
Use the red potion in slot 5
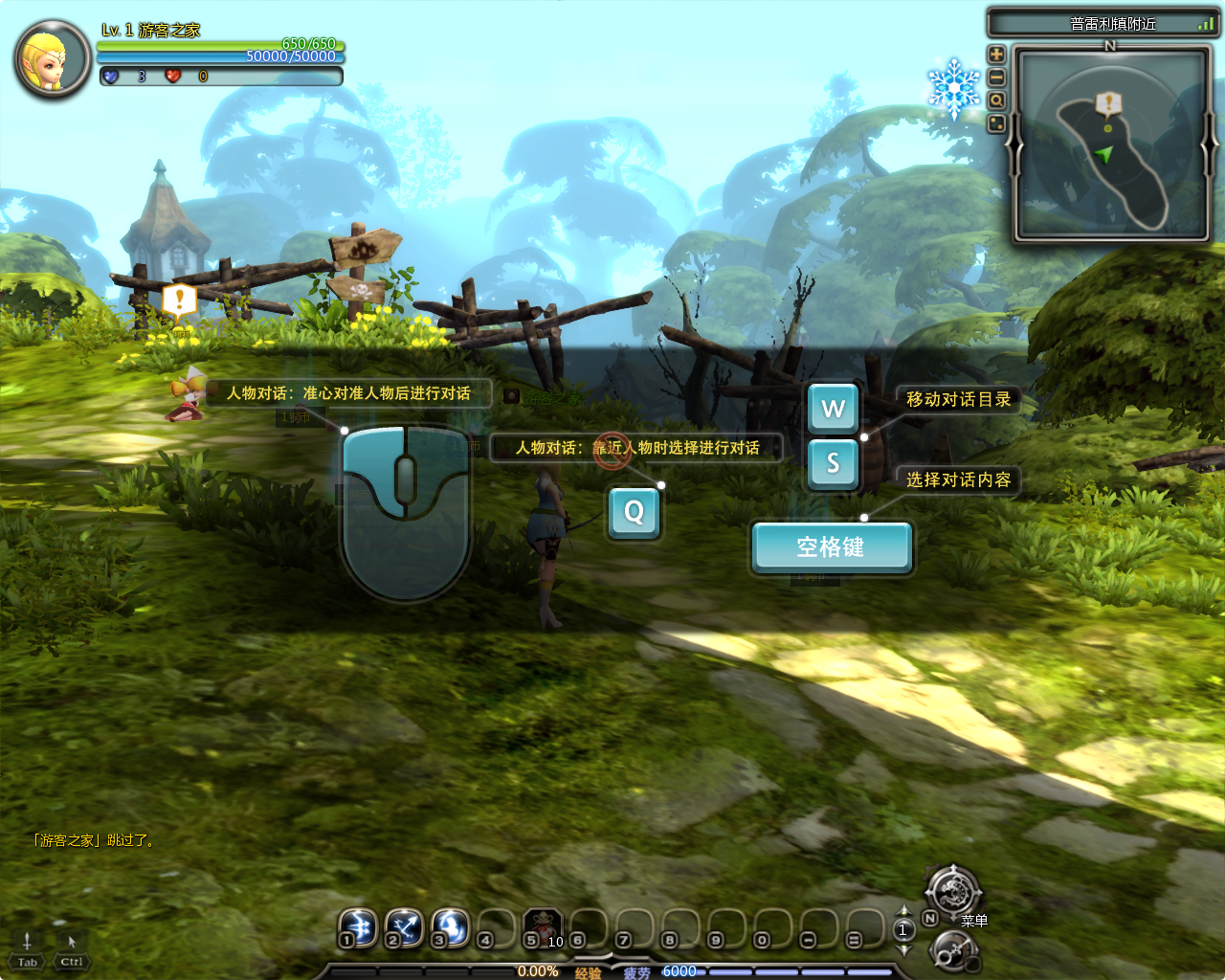543,926
